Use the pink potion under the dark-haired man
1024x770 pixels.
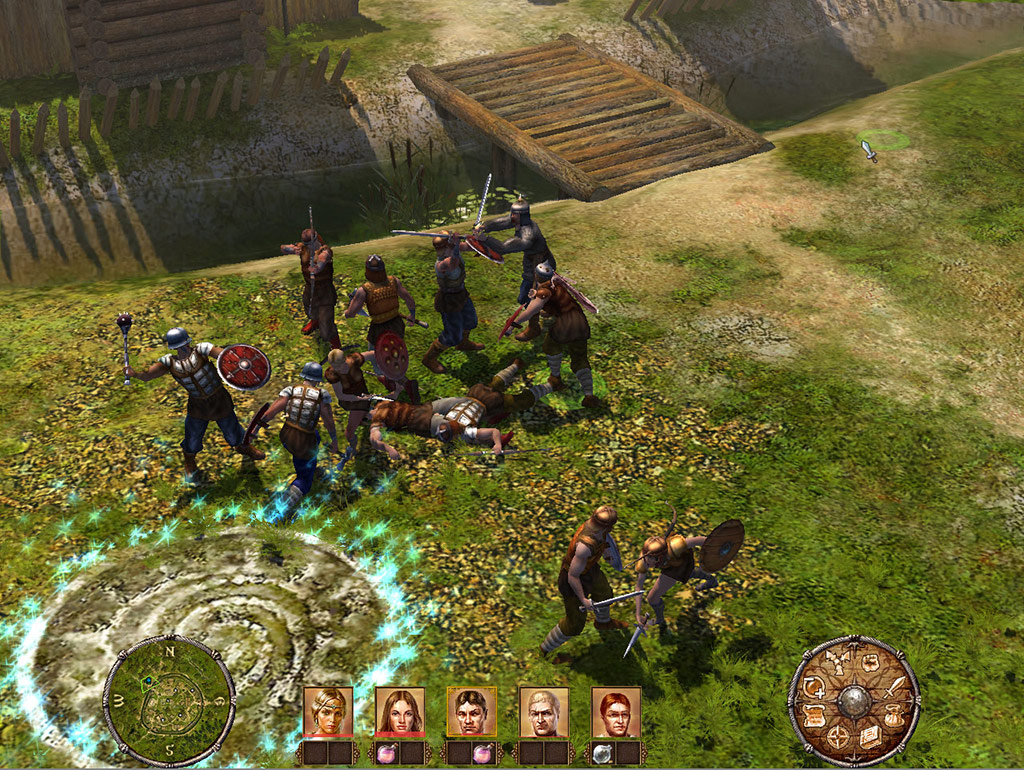click(485, 751)
